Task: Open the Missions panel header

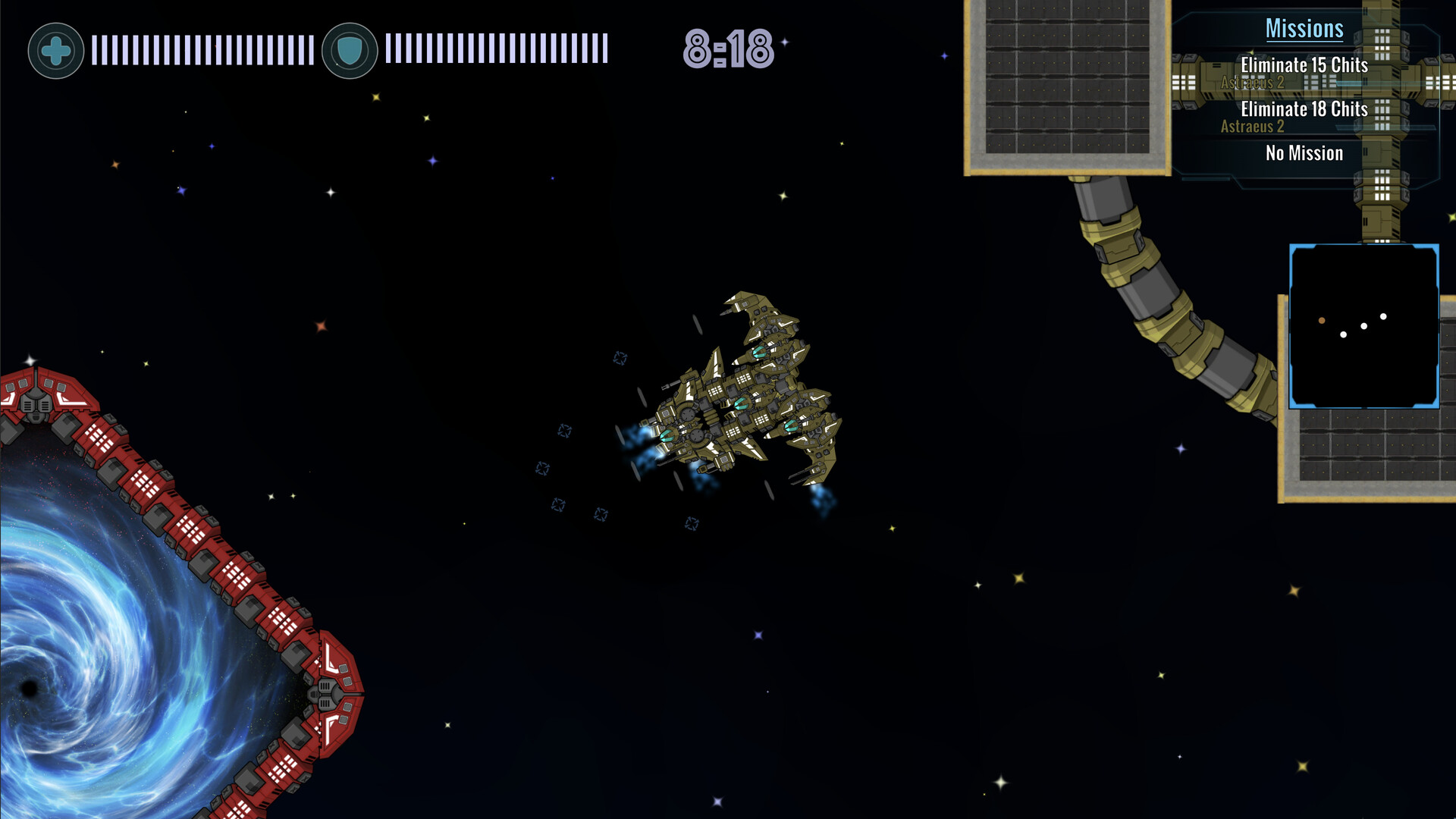Action: [1306, 29]
